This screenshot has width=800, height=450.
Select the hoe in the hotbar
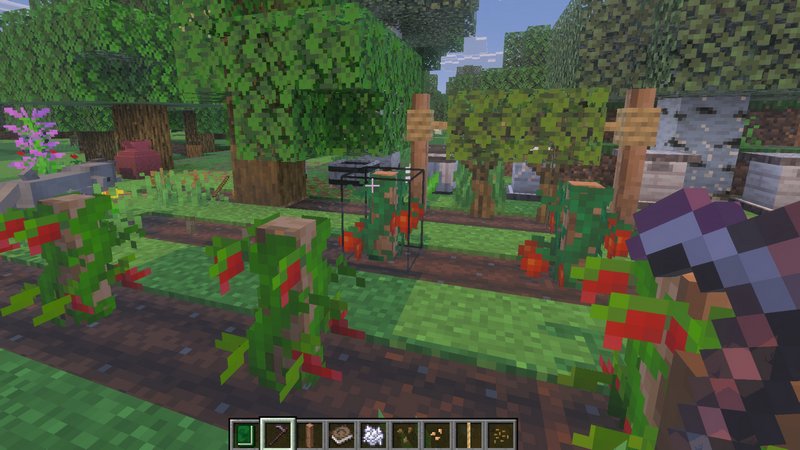click(277, 434)
